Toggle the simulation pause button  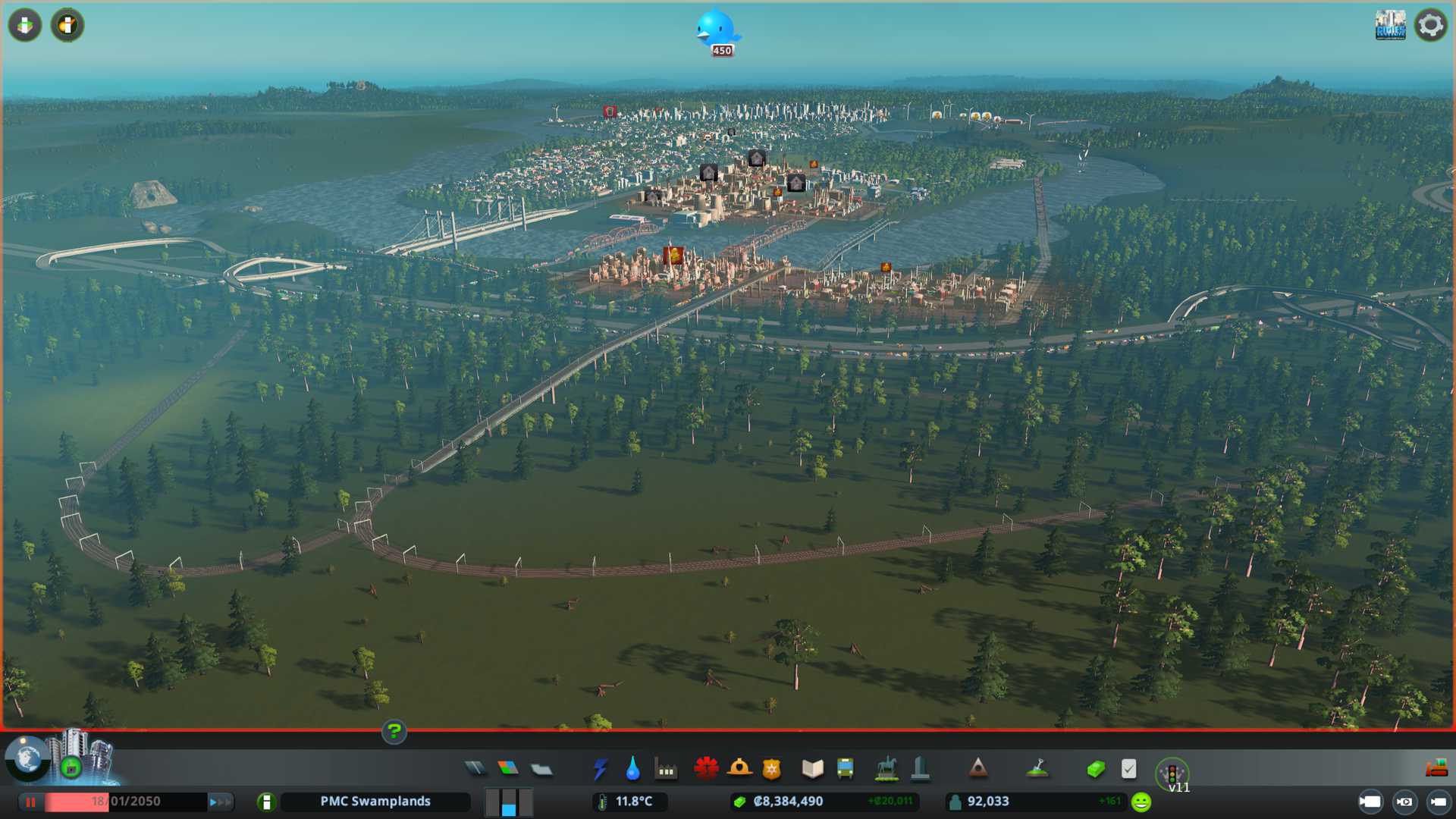[31, 802]
